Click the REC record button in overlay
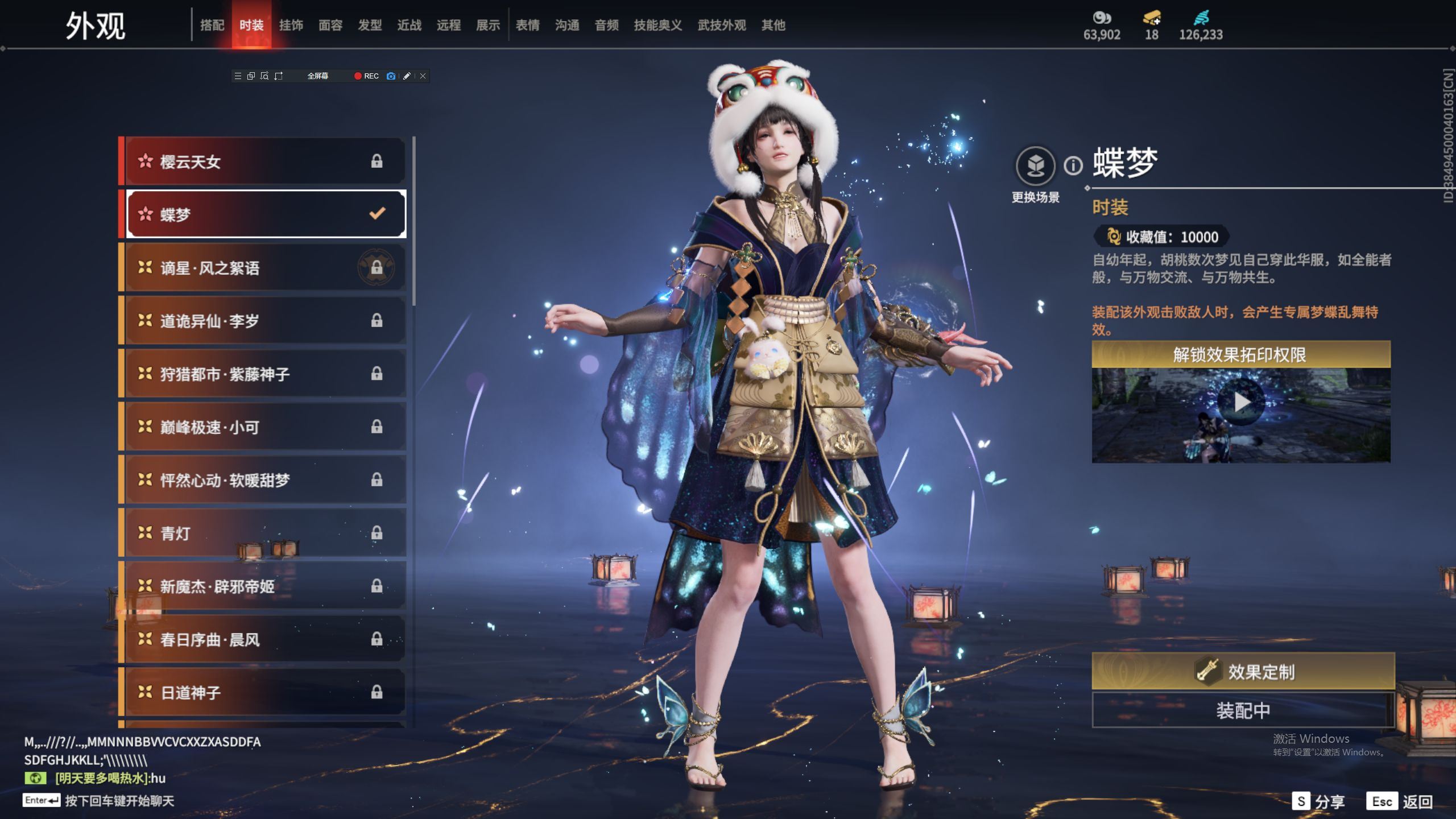Viewport: 1456px width, 819px height. point(366,76)
